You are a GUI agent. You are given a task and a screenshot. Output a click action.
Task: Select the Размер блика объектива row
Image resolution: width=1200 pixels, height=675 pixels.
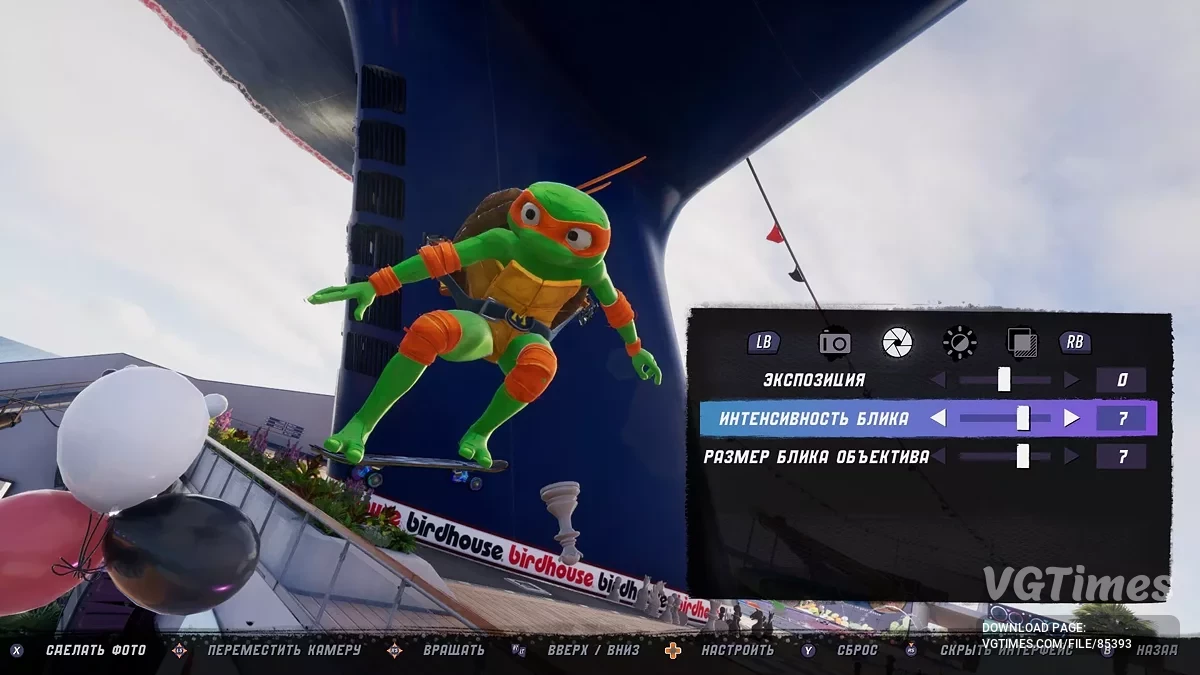(816, 457)
